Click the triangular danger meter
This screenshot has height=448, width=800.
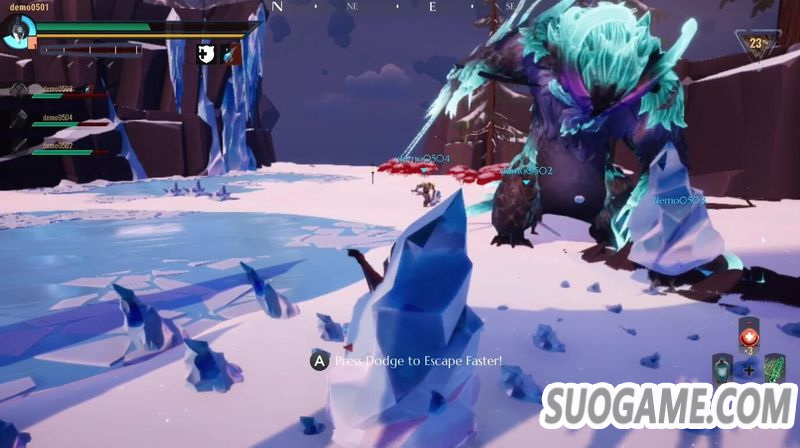(x=755, y=43)
